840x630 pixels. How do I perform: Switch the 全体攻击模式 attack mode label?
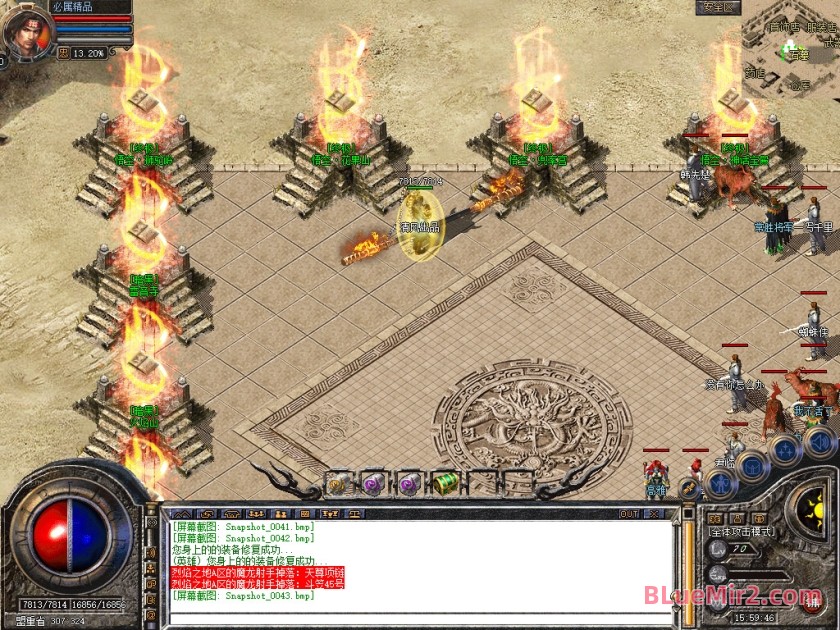tap(742, 532)
